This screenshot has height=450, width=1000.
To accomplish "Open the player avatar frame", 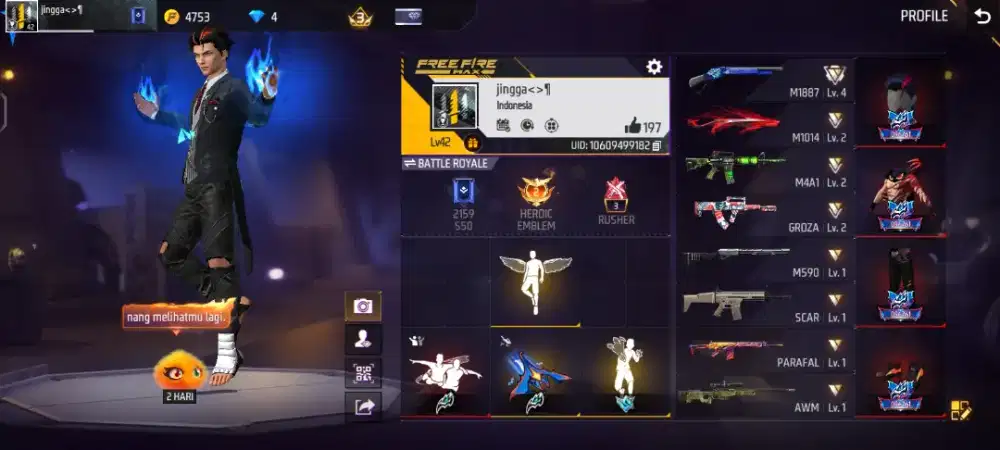I will [450, 110].
